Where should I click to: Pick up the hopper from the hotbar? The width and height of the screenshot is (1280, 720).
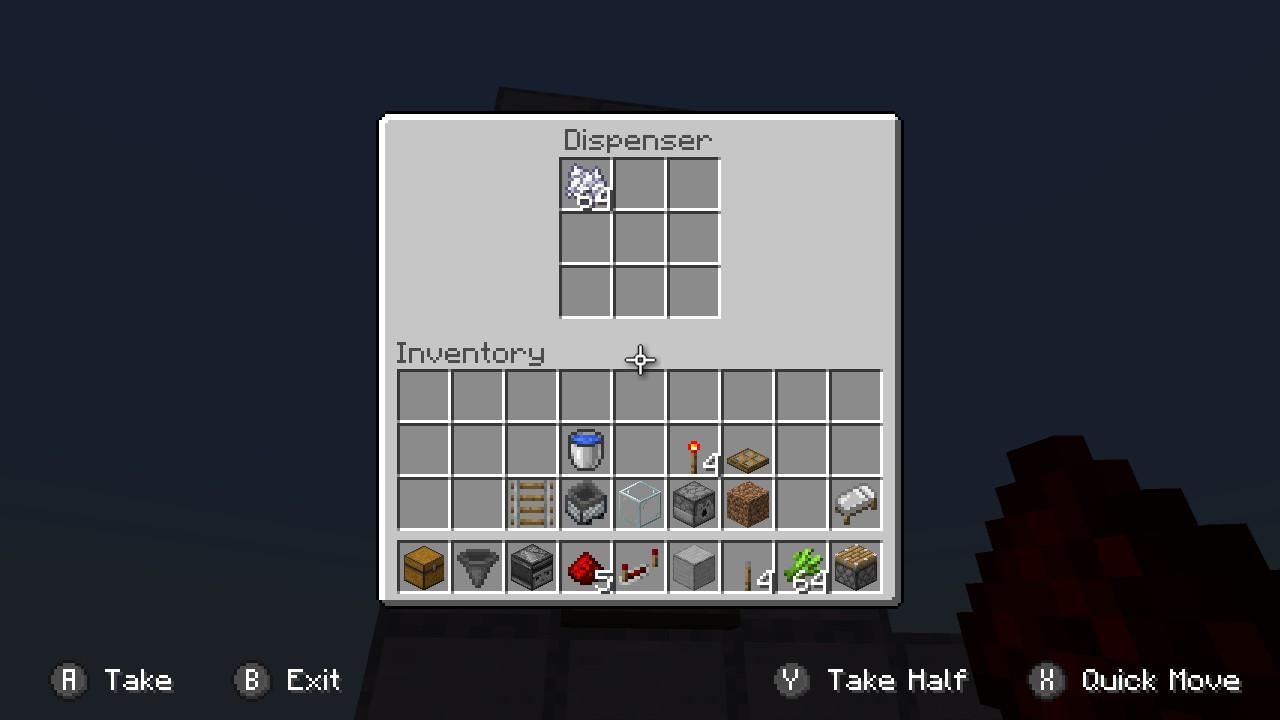pos(478,568)
